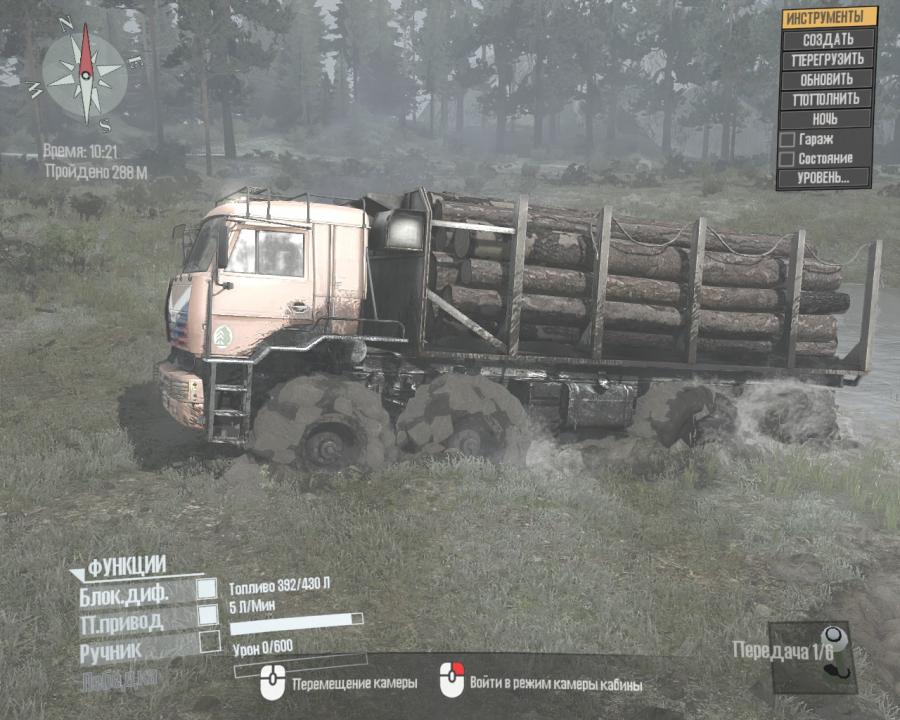The image size is (900, 720).
Task: Activate the ПОПОЛНИТЬ refill button
Action: [826, 99]
